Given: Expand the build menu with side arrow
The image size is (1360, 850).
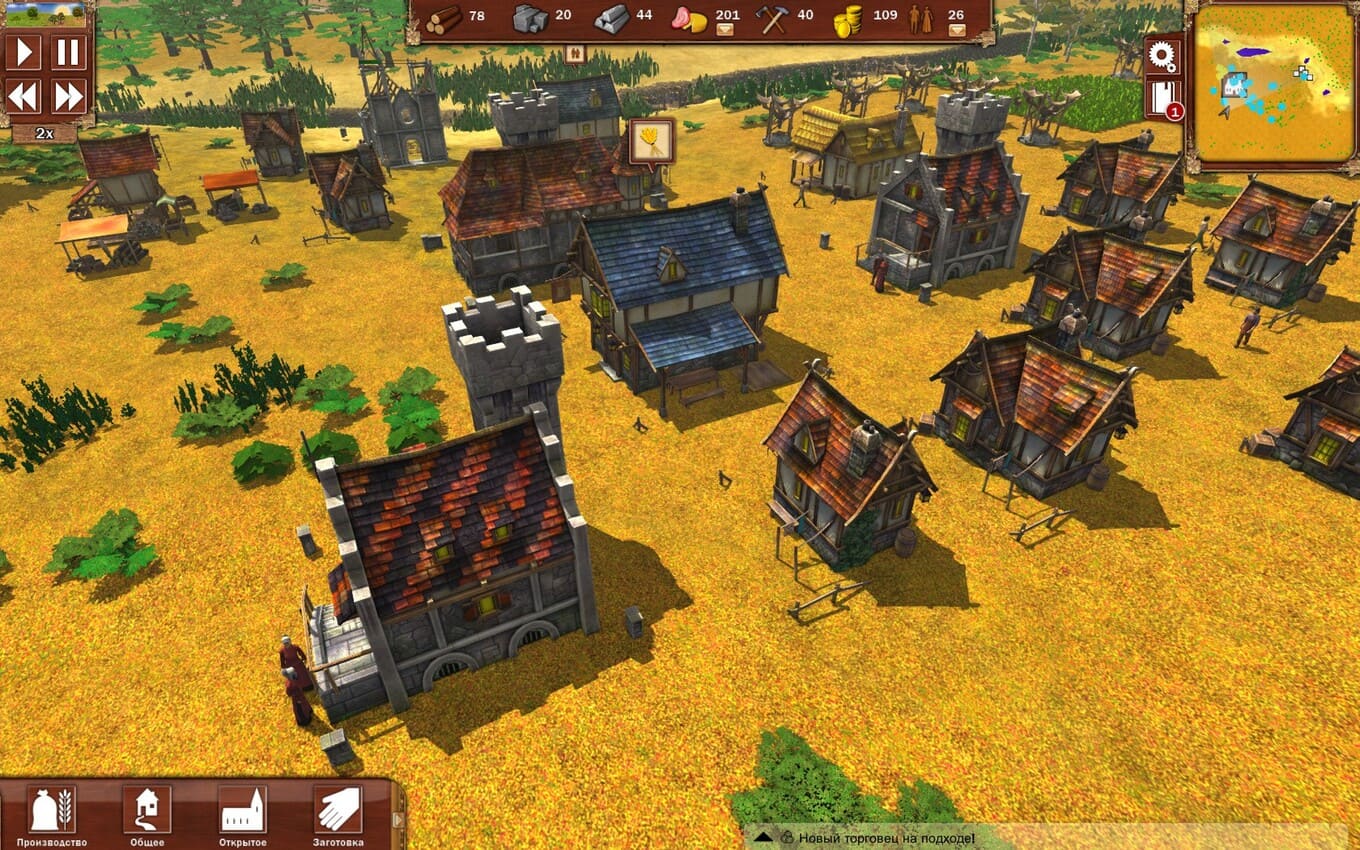Looking at the screenshot, I should [x=398, y=820].
